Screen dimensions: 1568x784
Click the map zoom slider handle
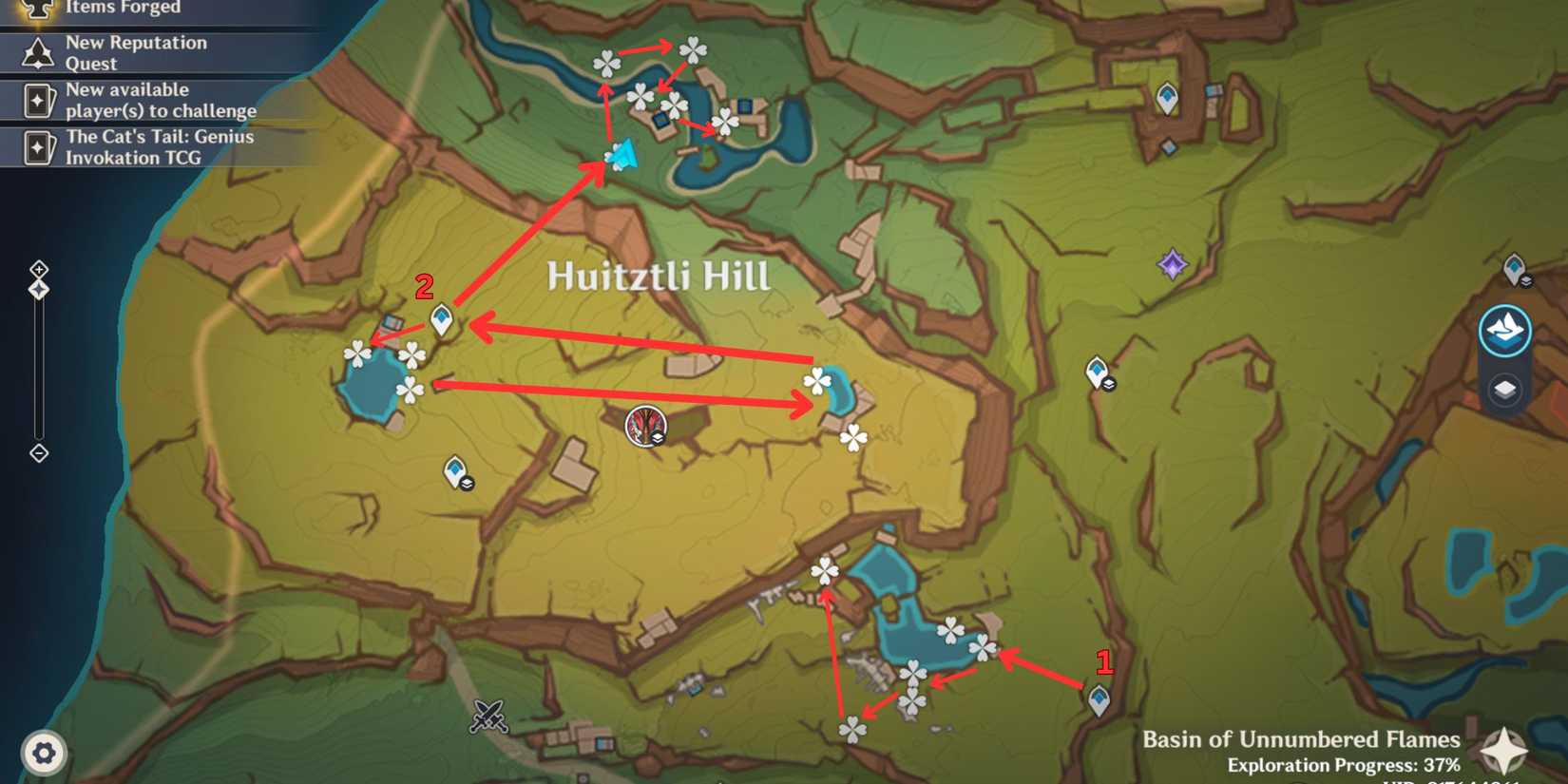38,288
